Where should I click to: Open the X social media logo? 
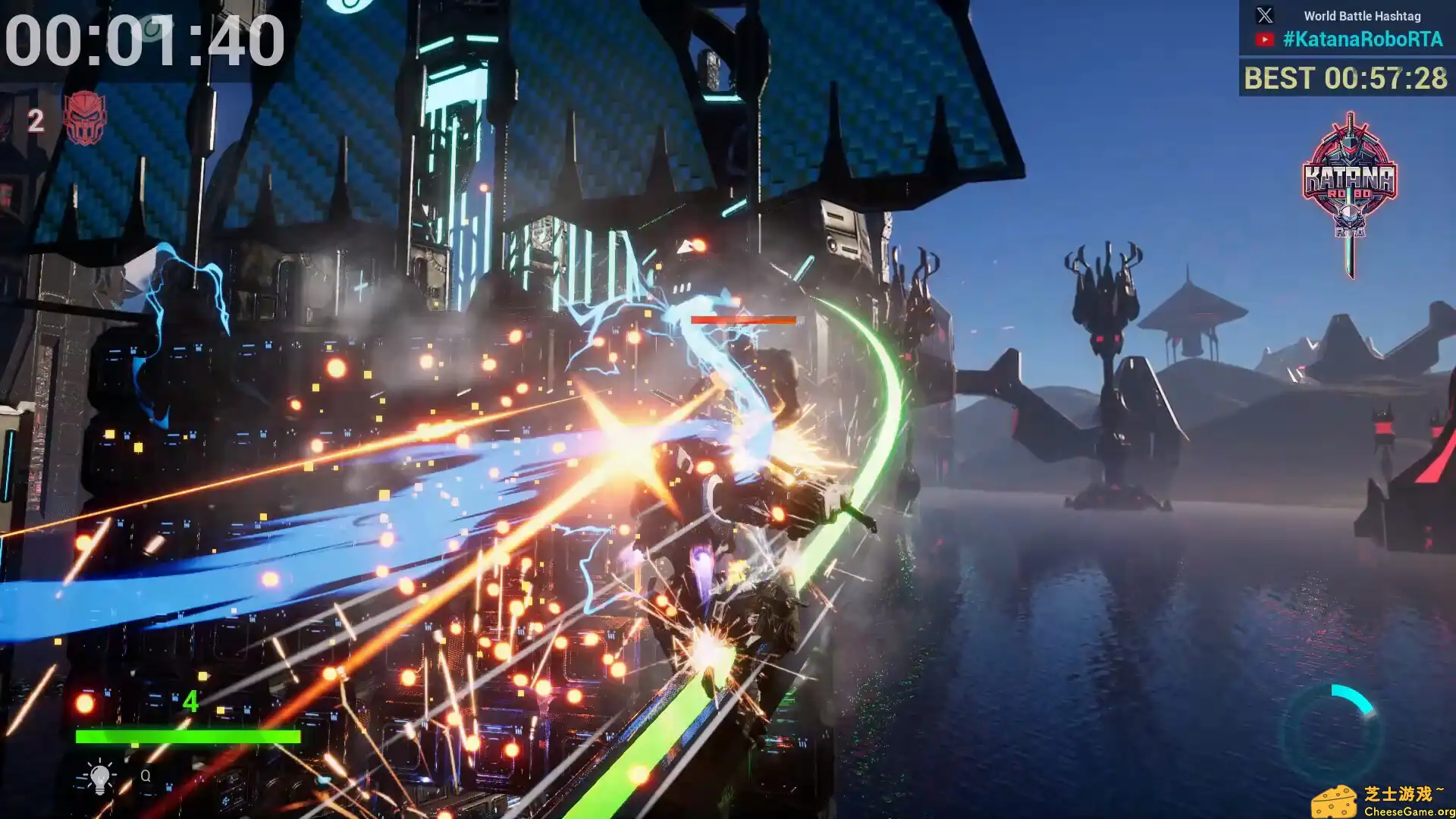pos(1264,15)
